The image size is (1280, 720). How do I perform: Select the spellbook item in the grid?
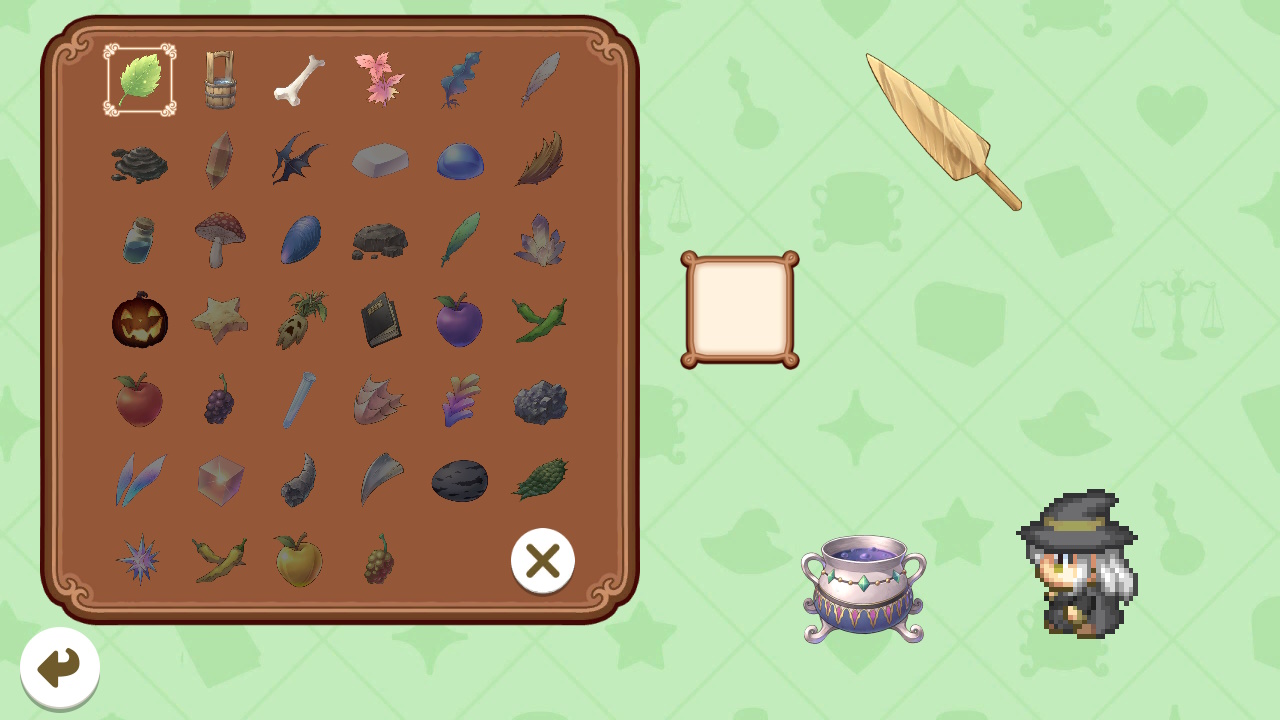380,320
